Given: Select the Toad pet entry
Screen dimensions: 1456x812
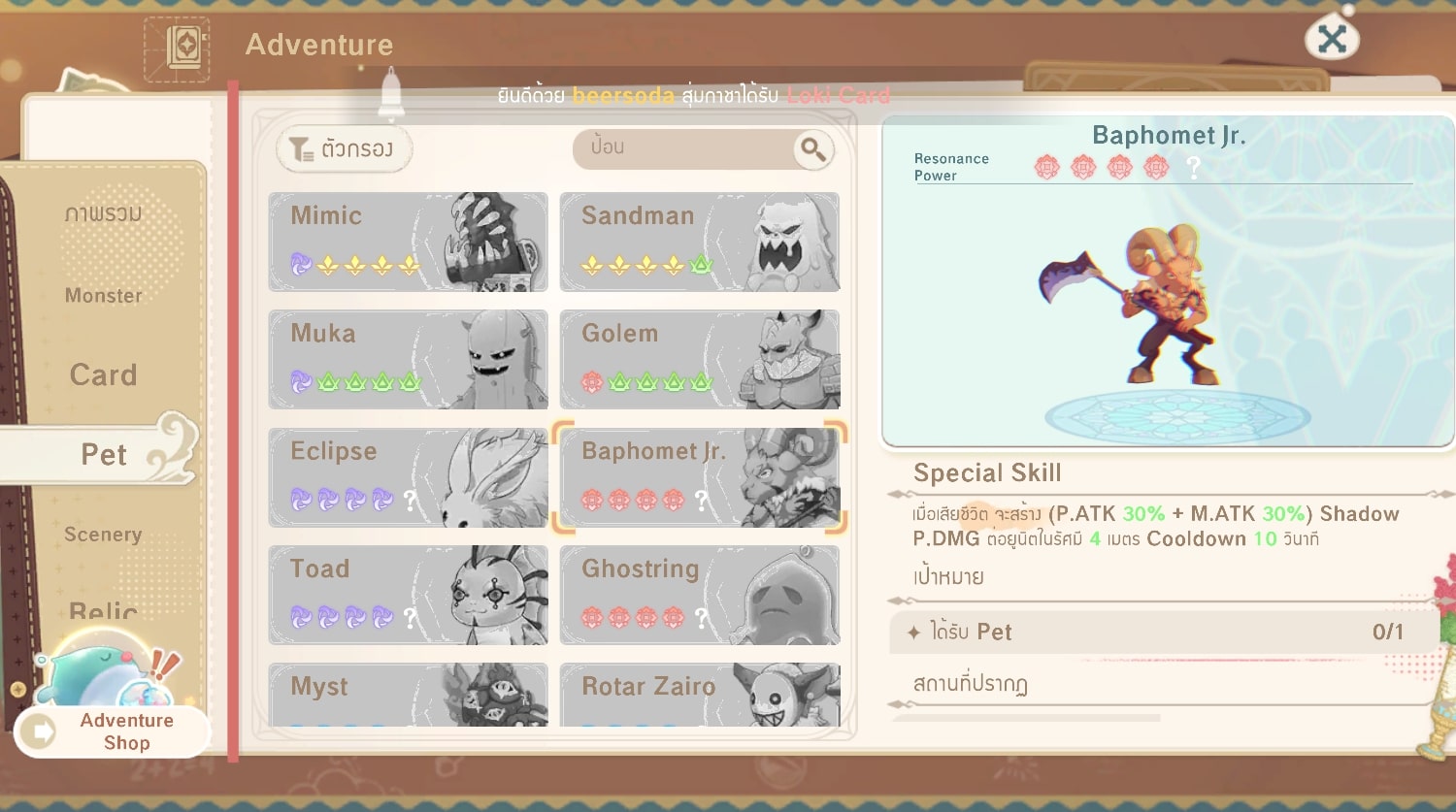Looking at the screenshot, I should tap(408, 595).
